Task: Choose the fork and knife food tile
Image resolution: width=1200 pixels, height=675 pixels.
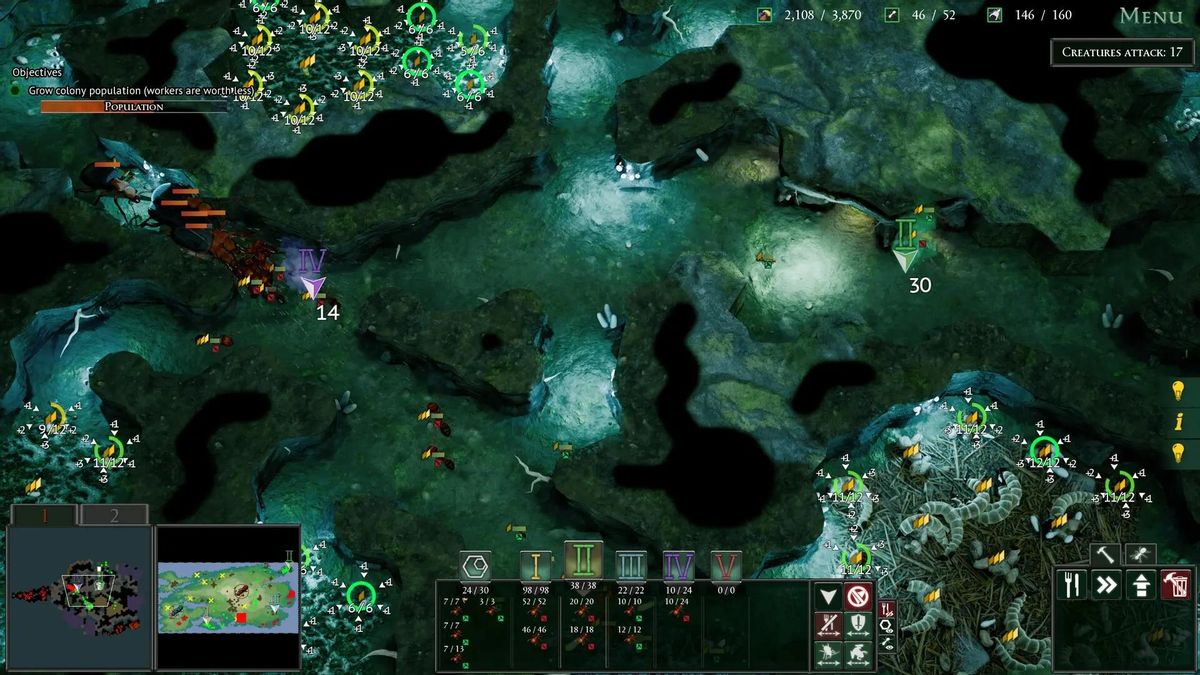Action: pyautogui.click(x=1071, y=585)
